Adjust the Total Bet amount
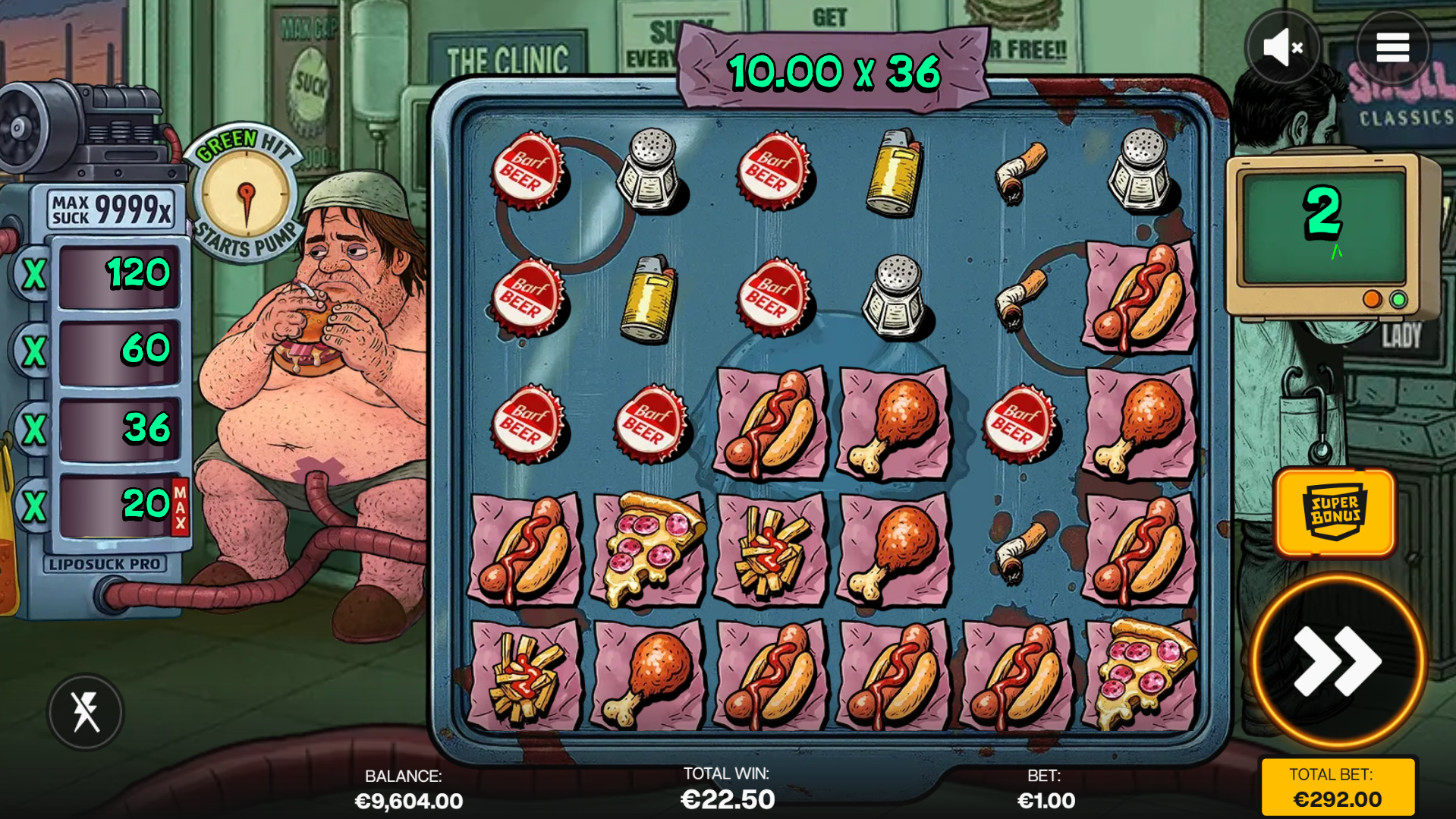Viewport: 1456px width, 819px height. click(1337, 788)
